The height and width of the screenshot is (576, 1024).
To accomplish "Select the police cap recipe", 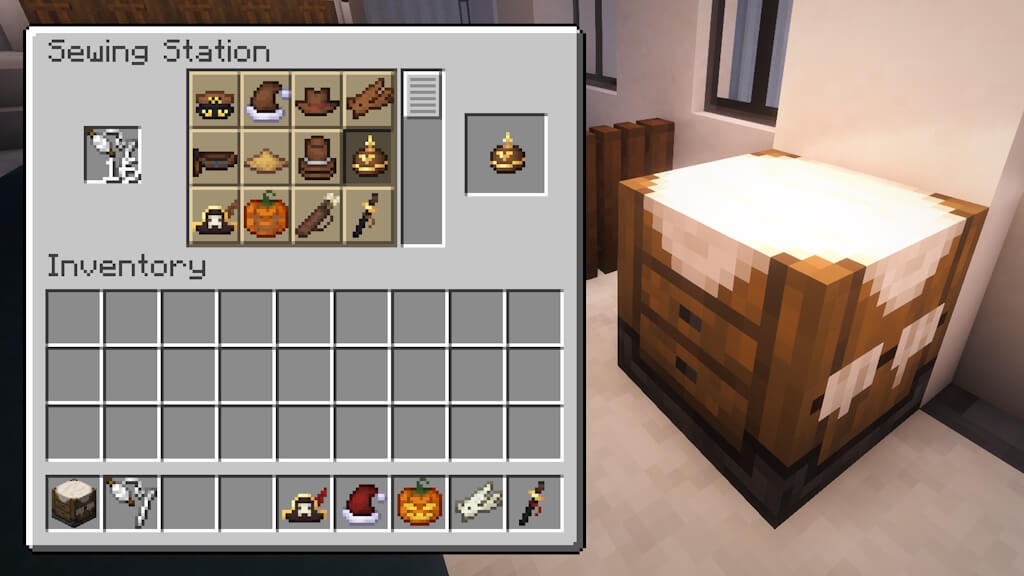I will tap(215, 100).
